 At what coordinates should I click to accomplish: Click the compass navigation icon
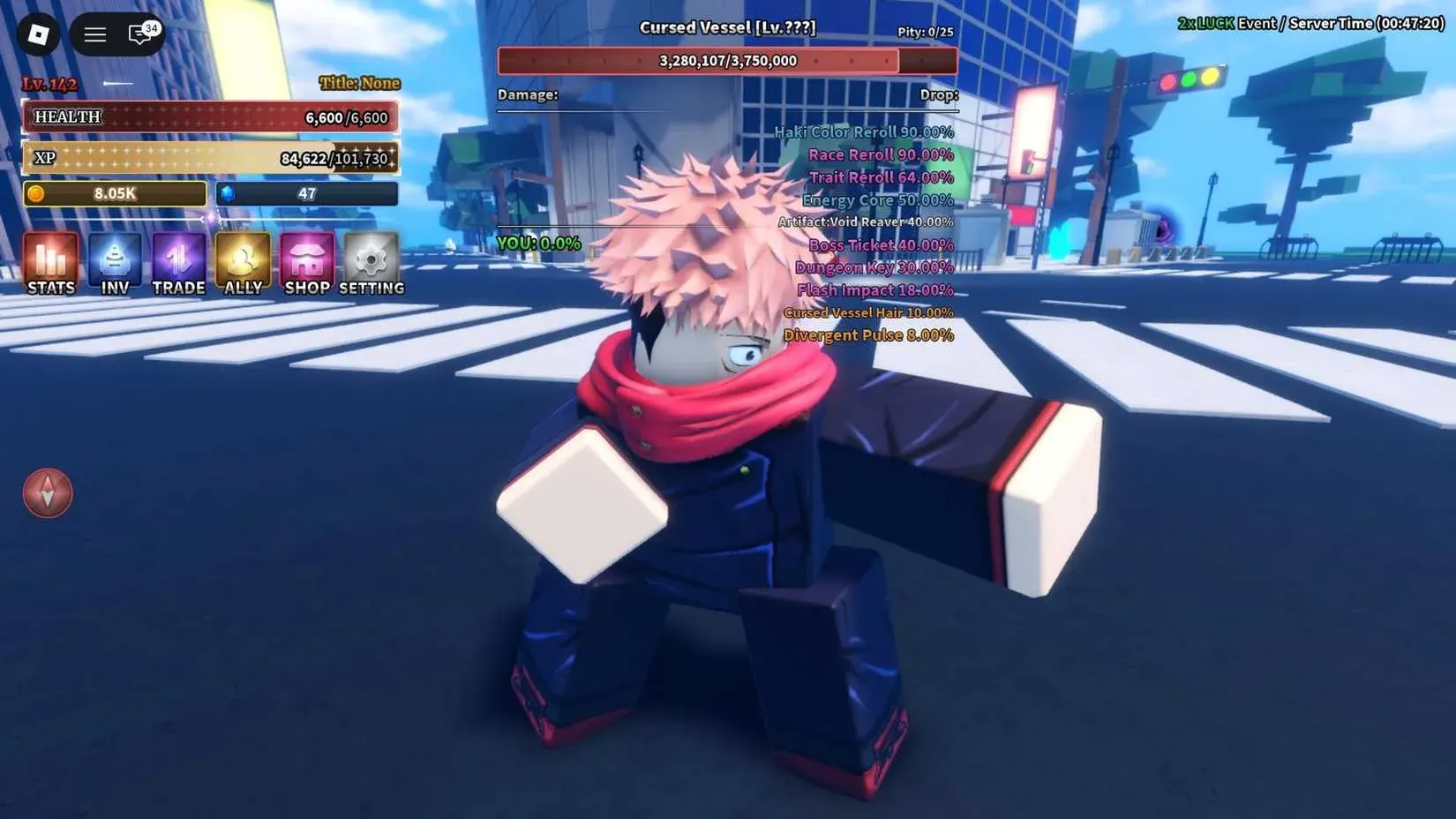coord(47,493)
